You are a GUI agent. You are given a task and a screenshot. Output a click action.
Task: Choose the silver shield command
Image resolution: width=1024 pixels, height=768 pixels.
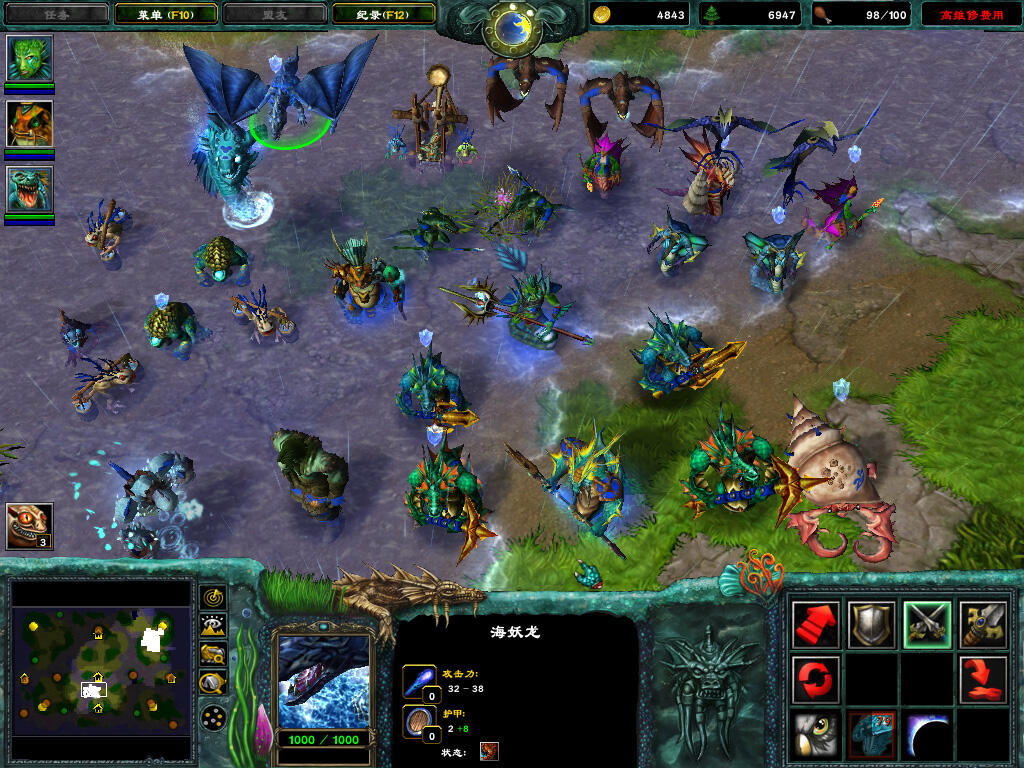tap(871, 624)
